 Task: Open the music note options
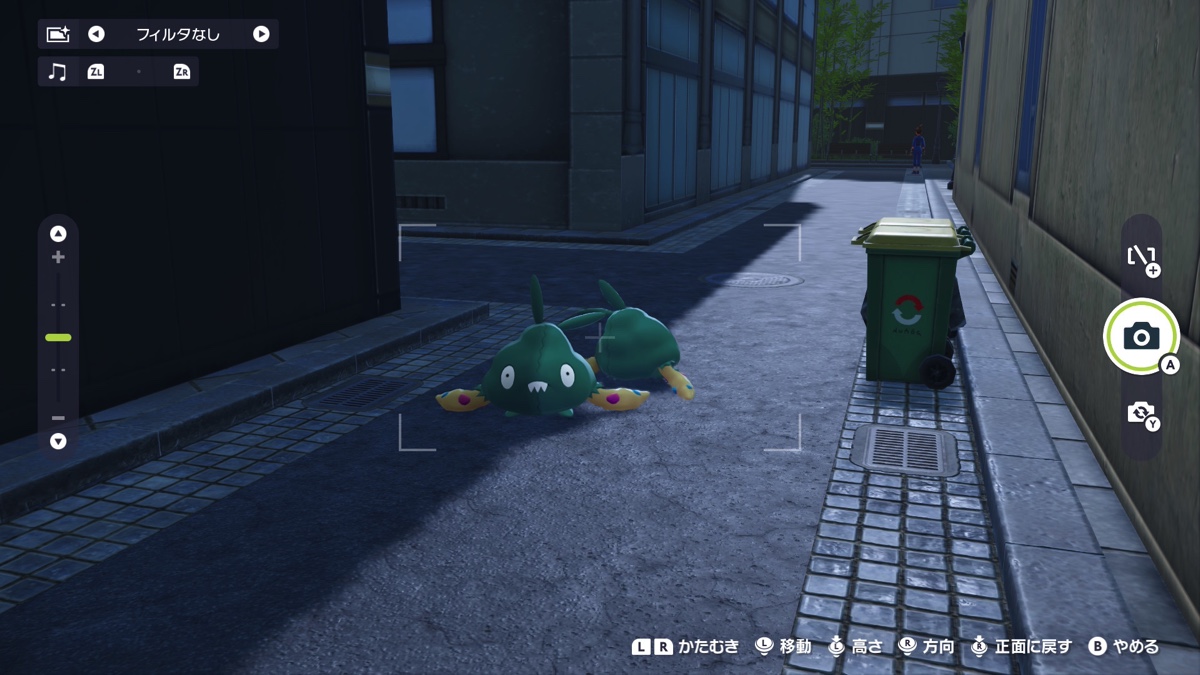click(x=58, y=72)
